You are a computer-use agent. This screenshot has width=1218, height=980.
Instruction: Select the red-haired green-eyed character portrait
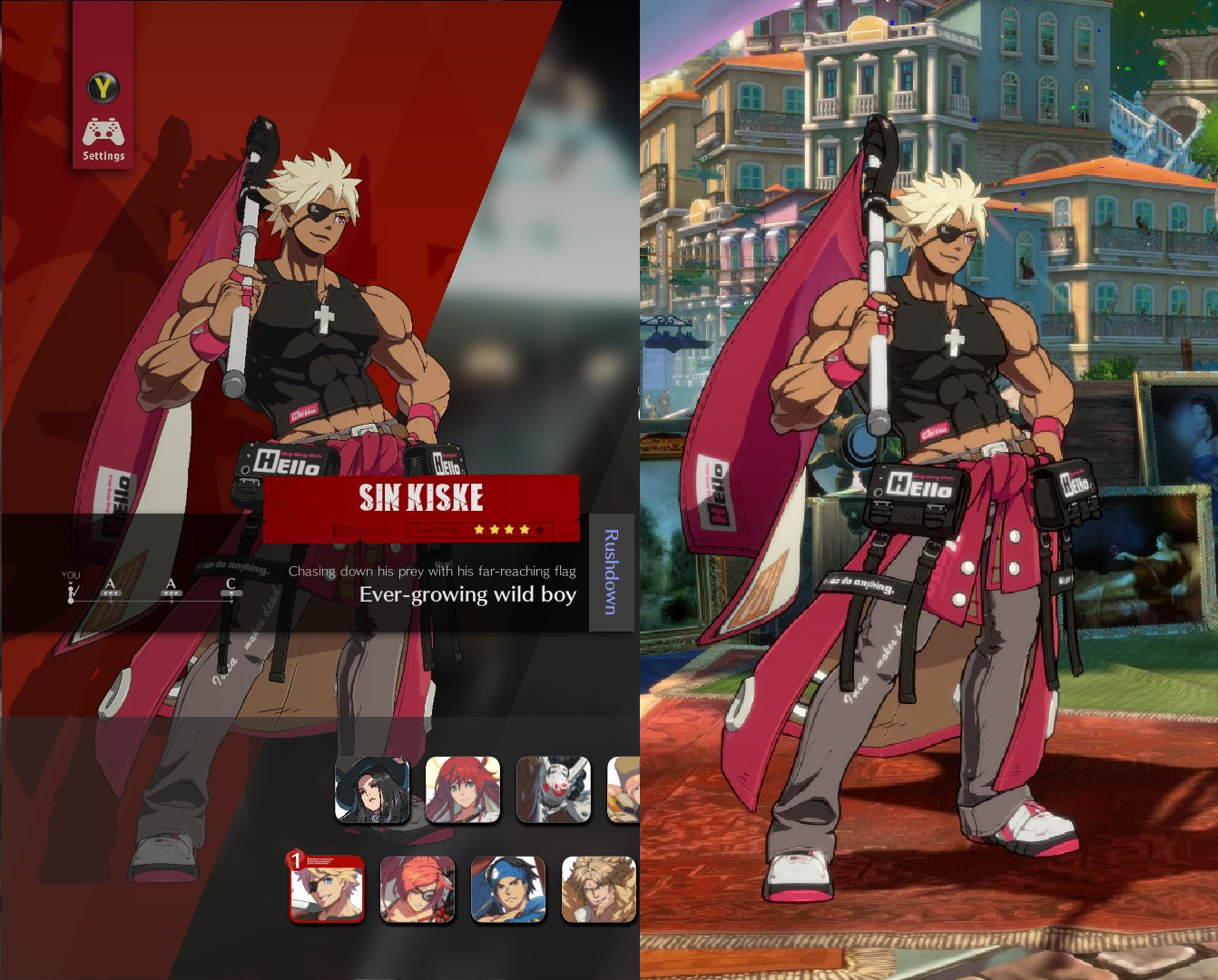click(x=463, y=790)
